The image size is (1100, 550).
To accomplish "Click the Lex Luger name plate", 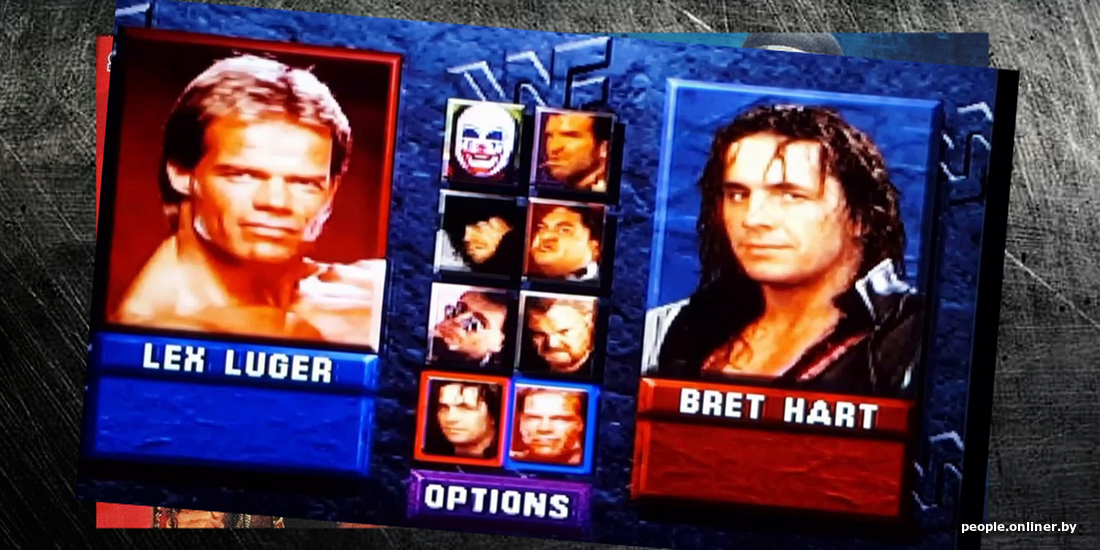I will 236,363.
